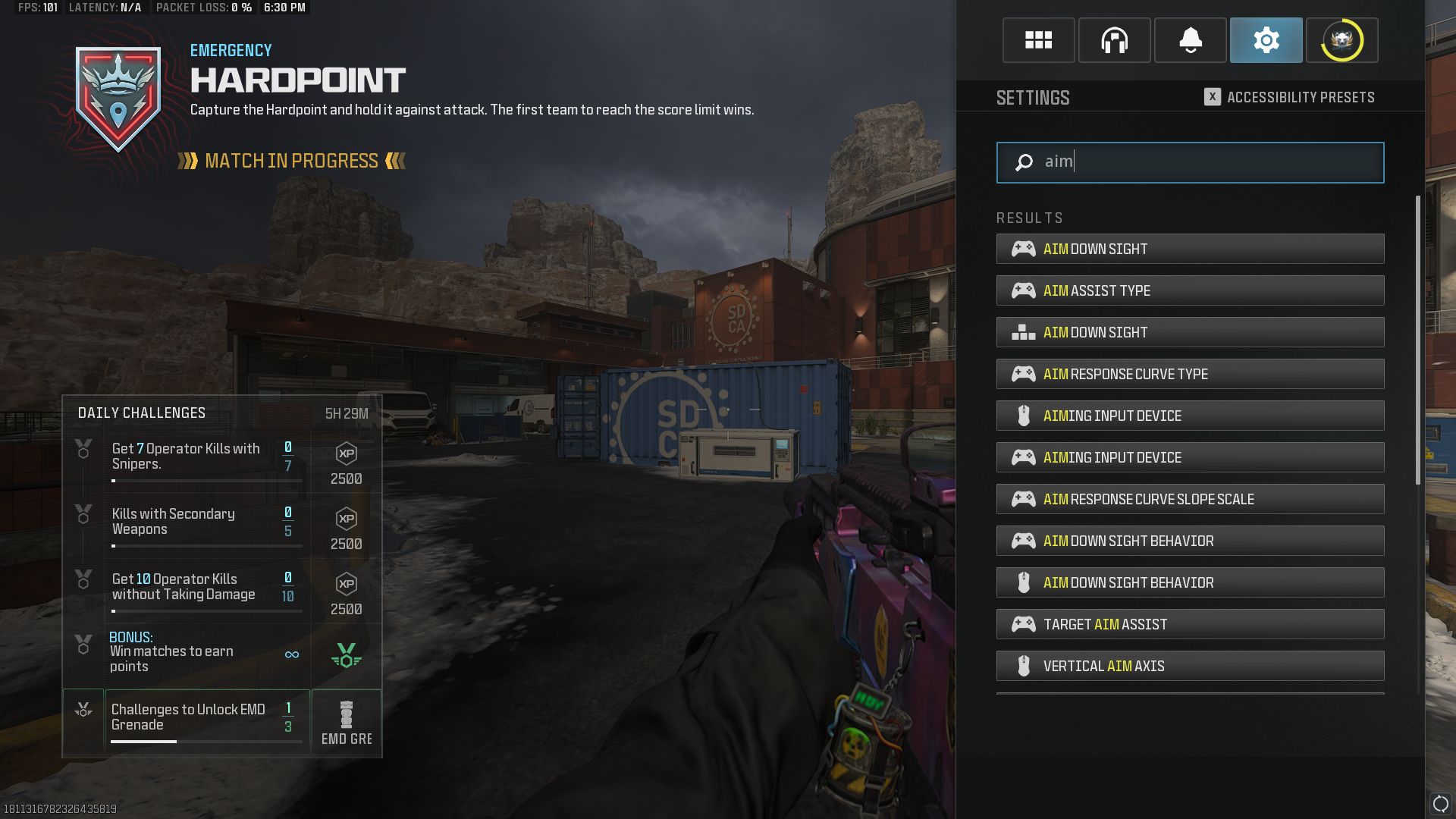Choose the Aim Assist Type result

click(x=1190, y=290)
